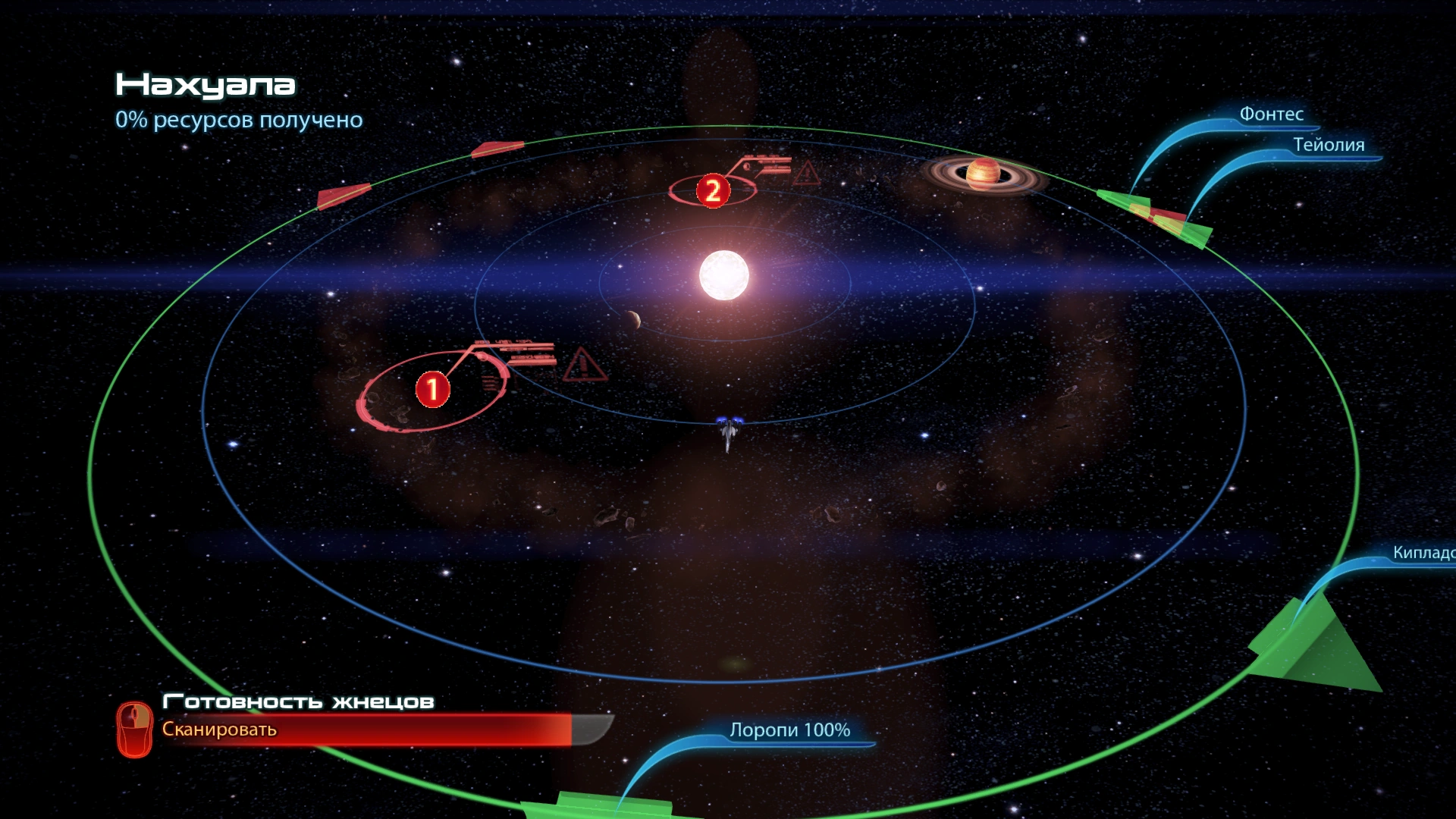Select the ringed gas giant planet
Image resolution: width=1456 pixels, height=819 pixels.
983,174
